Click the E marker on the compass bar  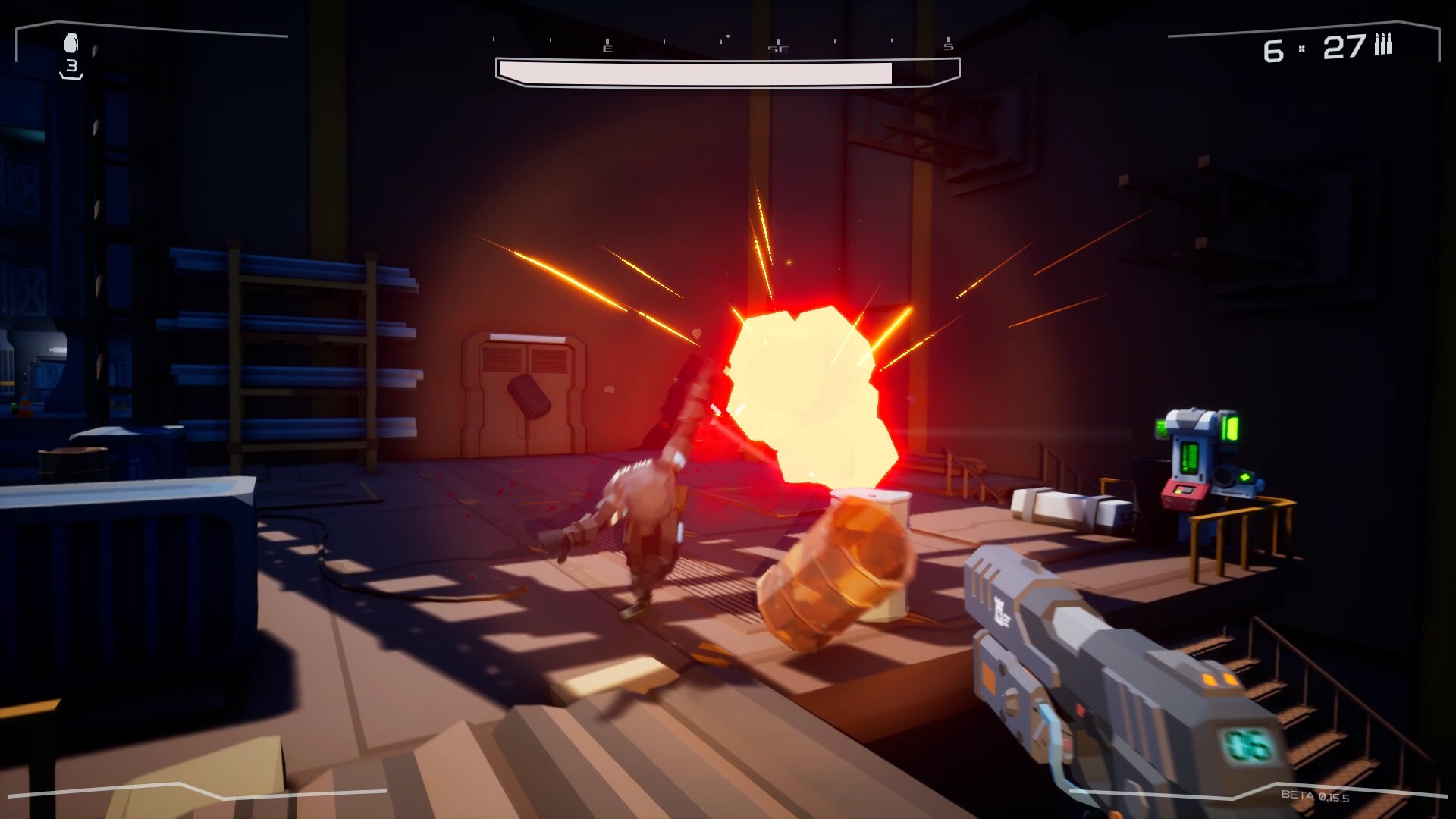tap(607, 47)
